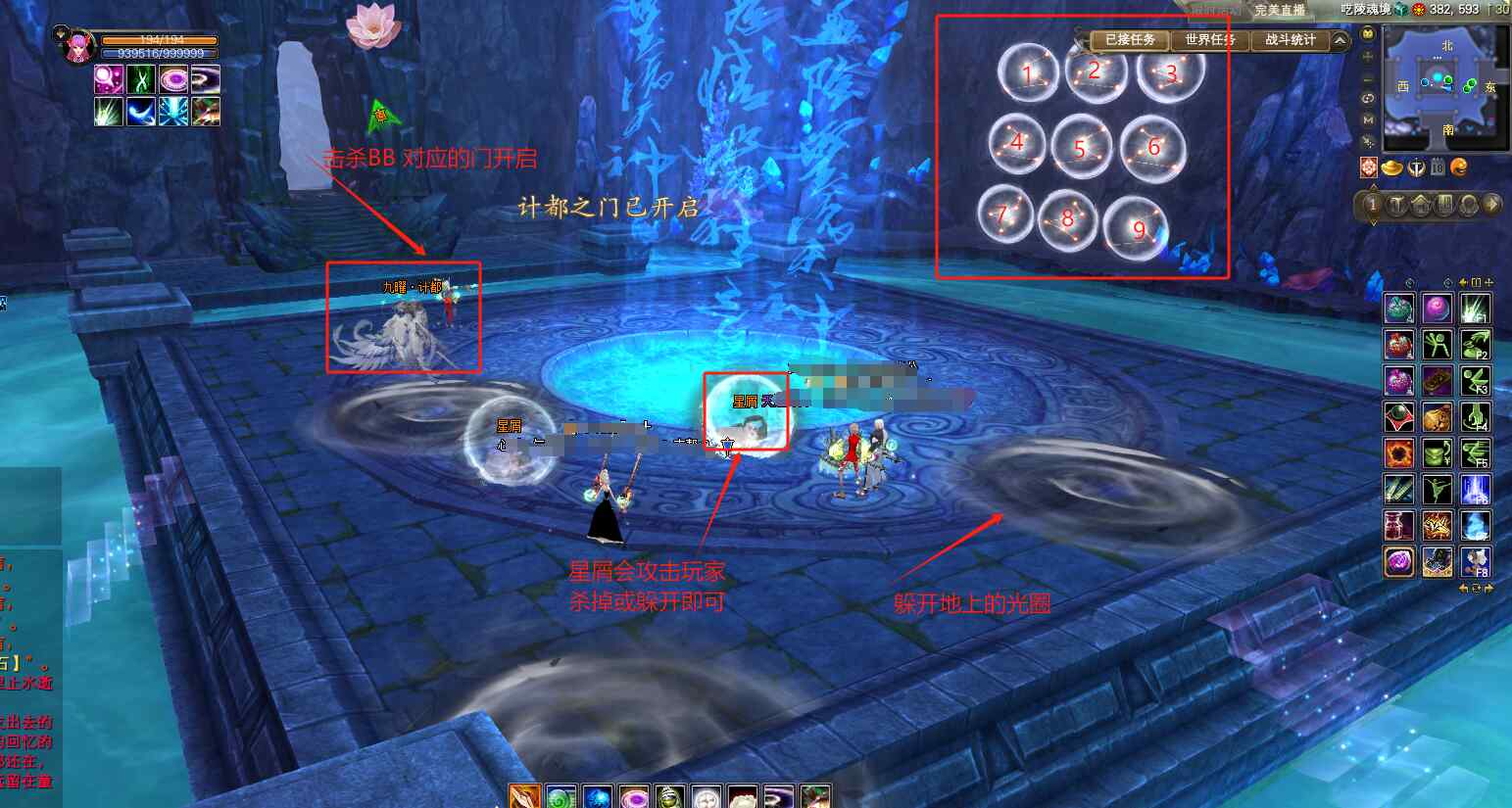The width and height of the screenshot is (1512, 808).
Task: Activate the F4 green hand skill
Action: [1475, 417]
